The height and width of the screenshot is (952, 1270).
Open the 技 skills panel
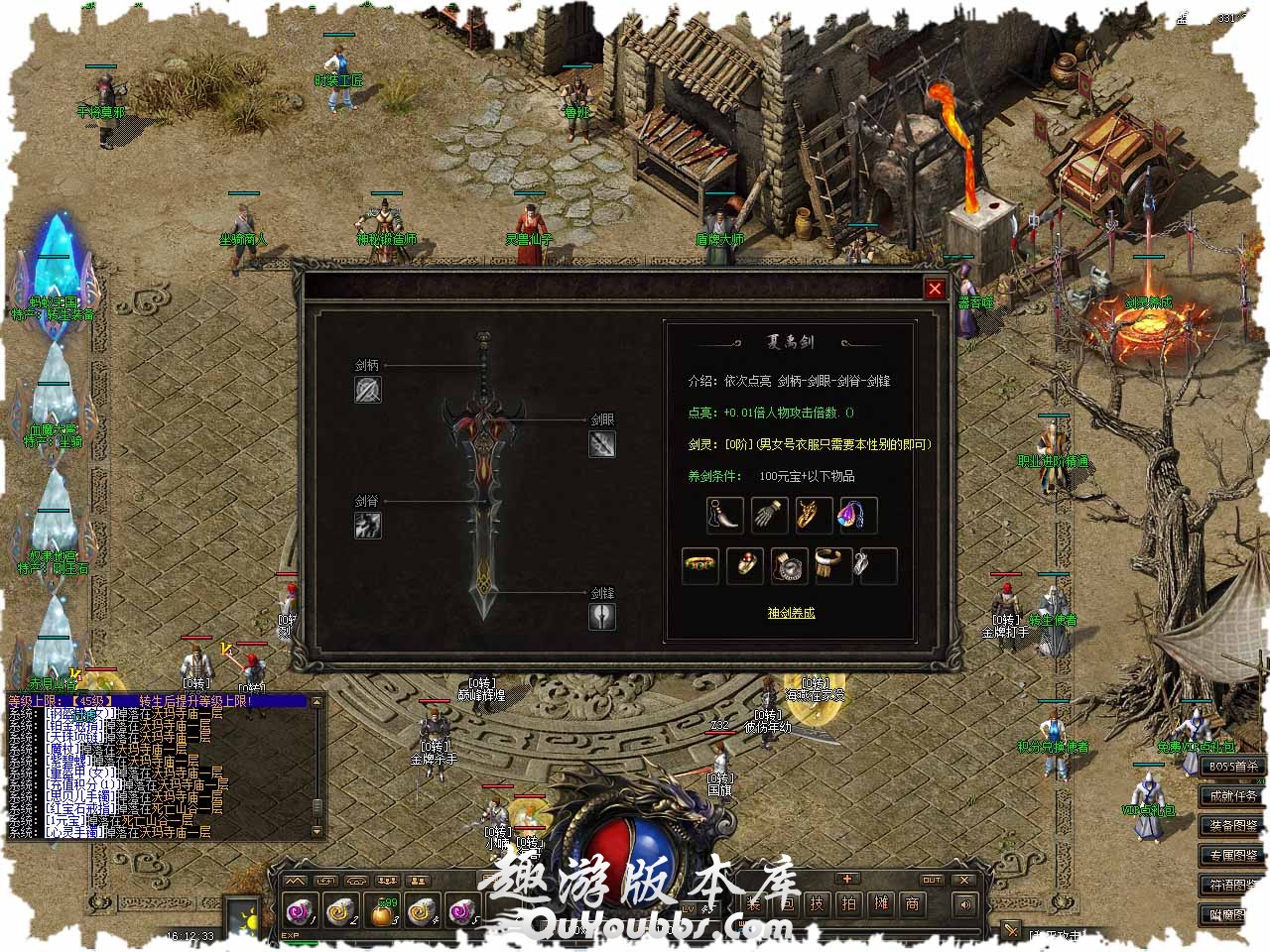coord(817,903)
